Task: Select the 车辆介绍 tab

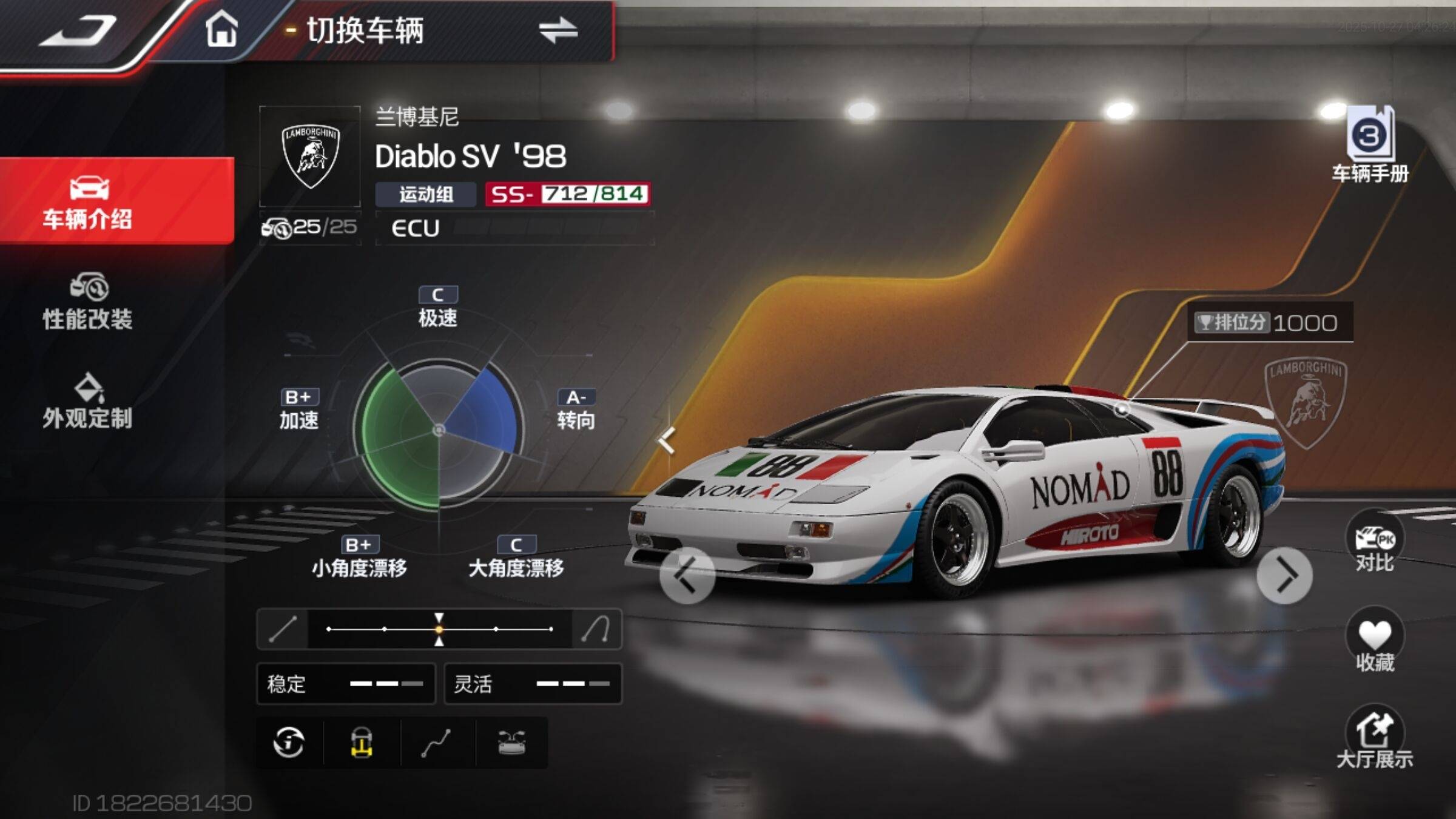Action: [x=88, y=201]
